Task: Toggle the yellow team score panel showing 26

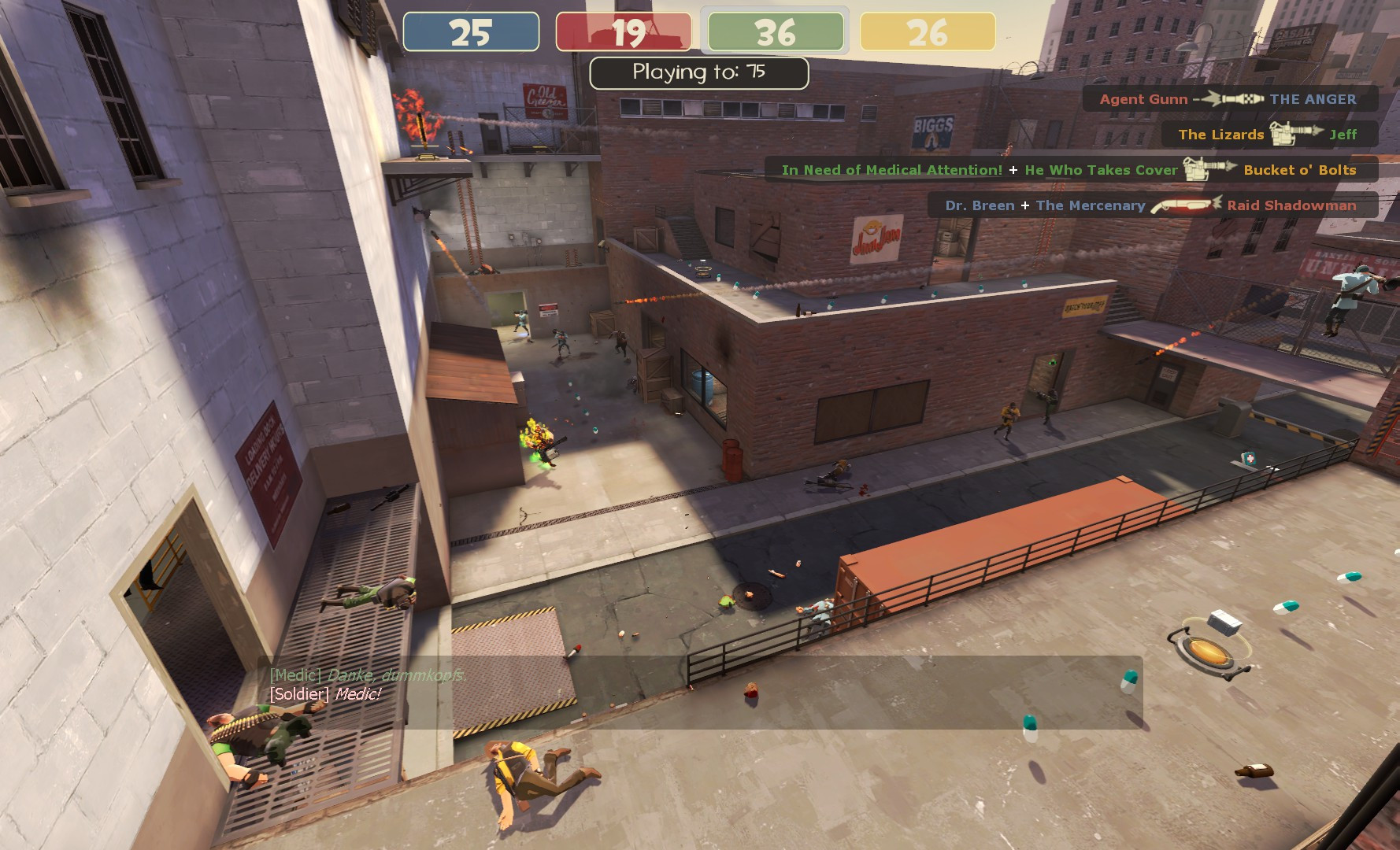Action: click(x=928, y=33)
